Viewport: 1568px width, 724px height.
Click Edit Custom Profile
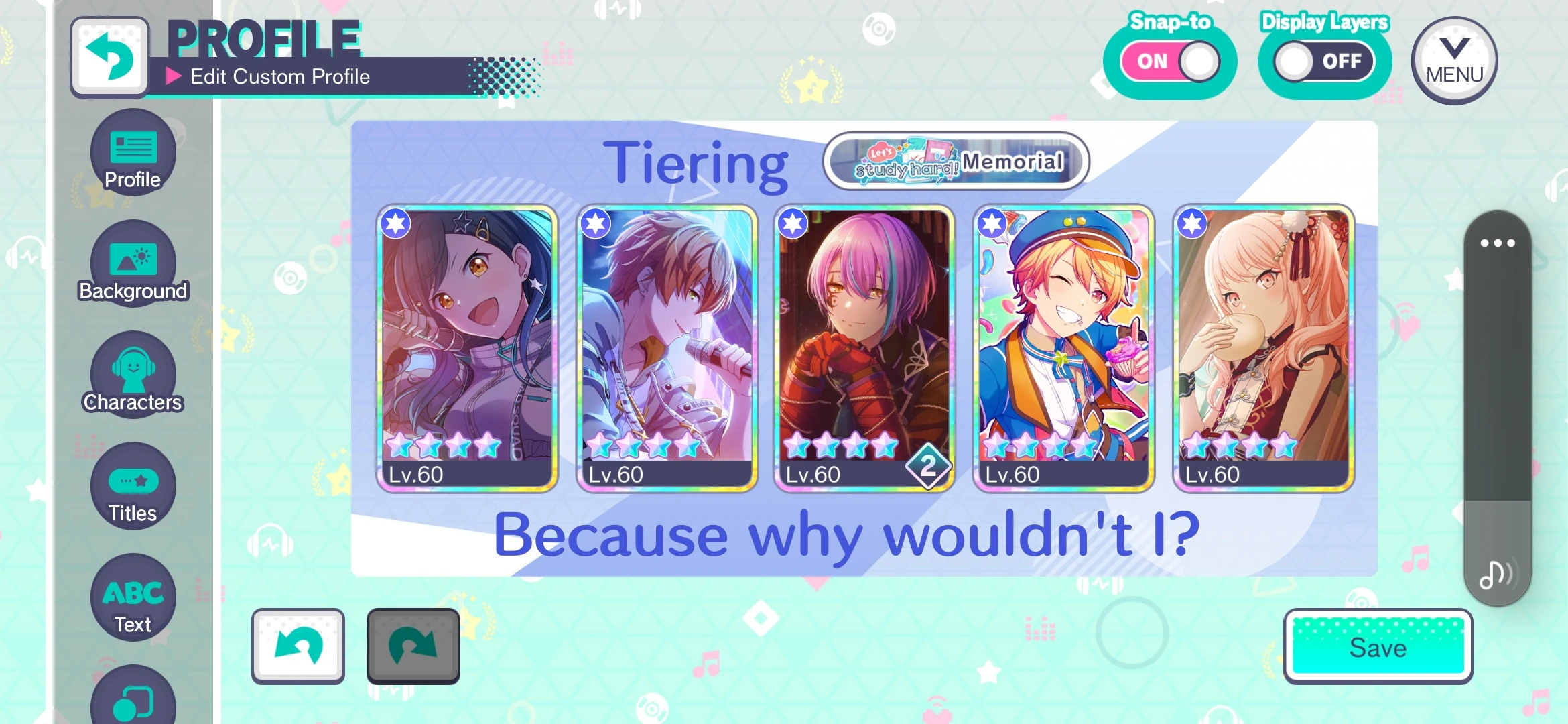click(x=279, y=76)
